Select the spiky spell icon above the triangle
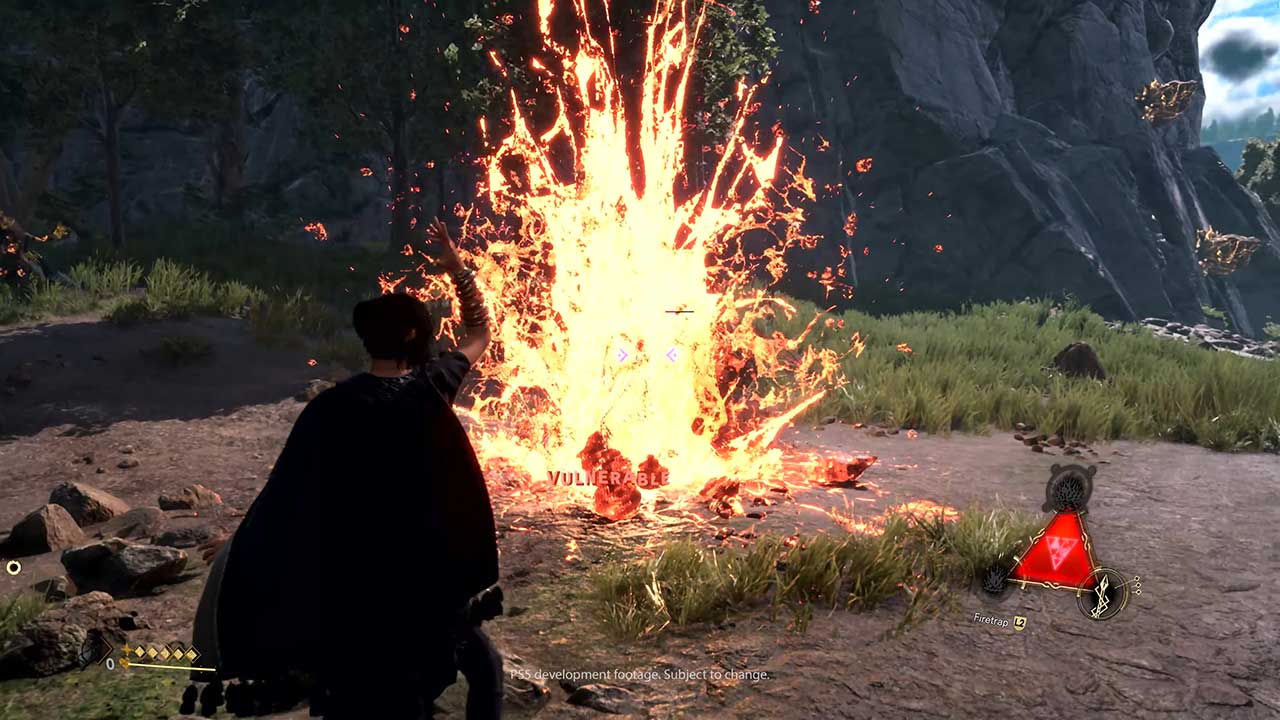This screenshot has height=720, width=1280. click(x=1068, y=489)
